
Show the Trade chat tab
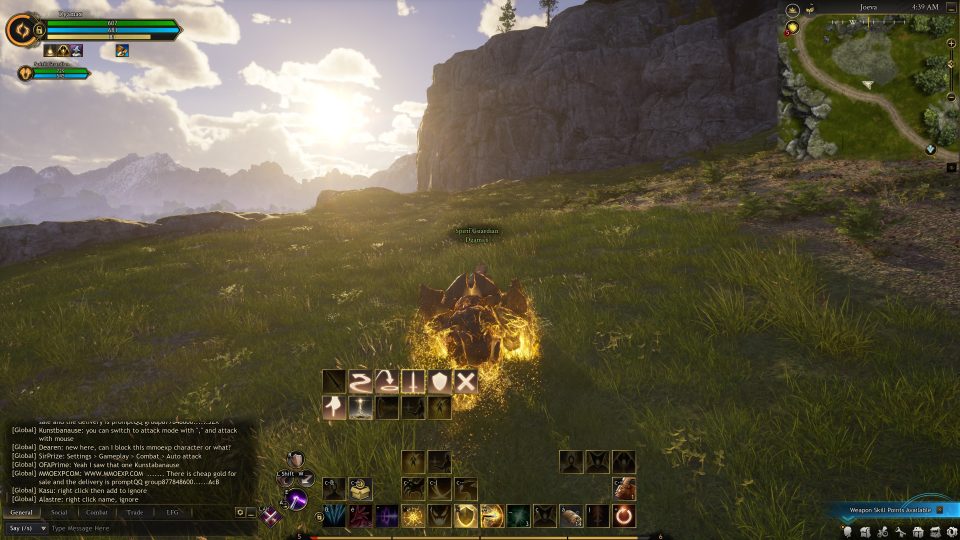pyautogui.click(x=135, y=512)
